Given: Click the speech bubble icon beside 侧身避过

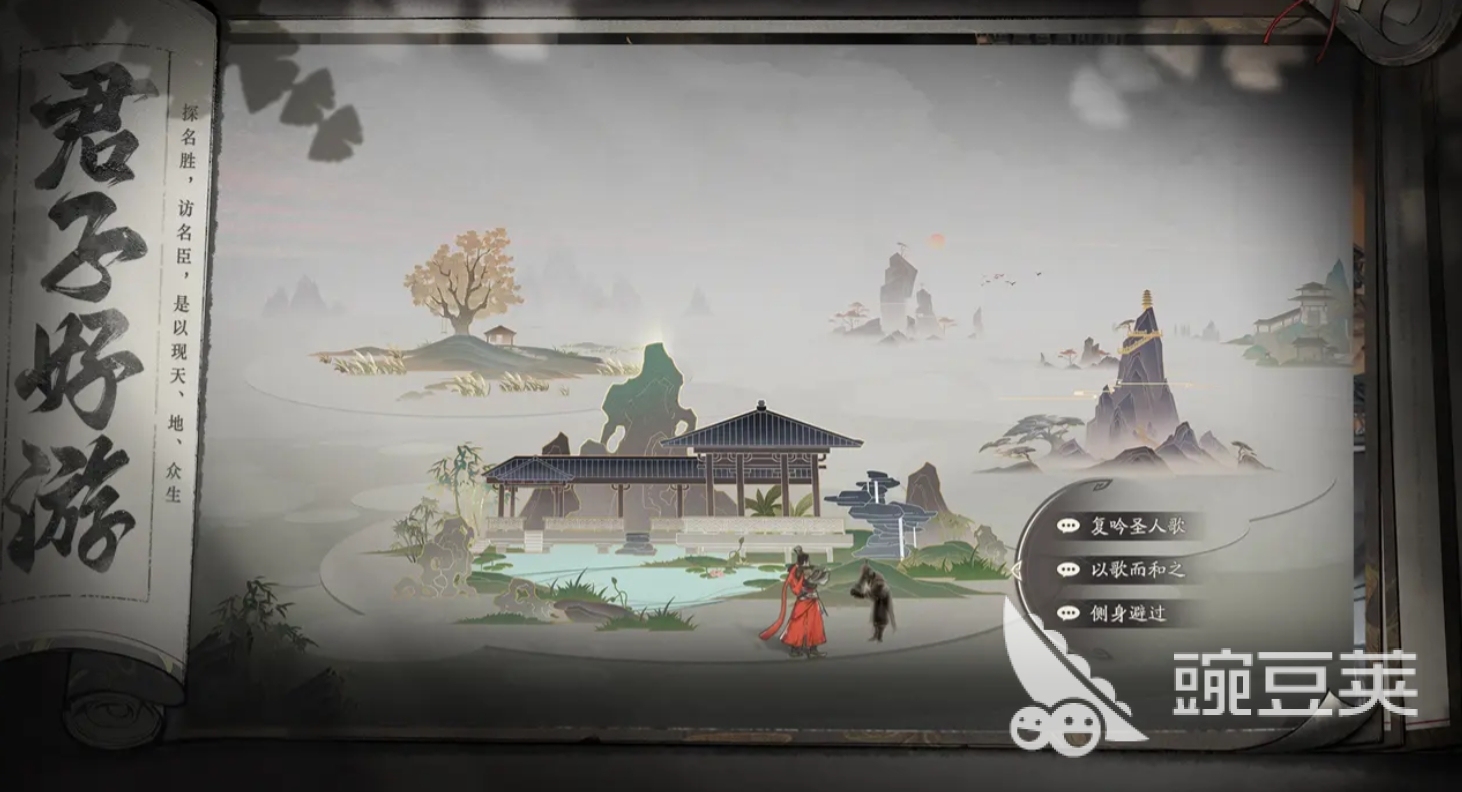Looking at the screenshot, I should [x=1068, y=613].
